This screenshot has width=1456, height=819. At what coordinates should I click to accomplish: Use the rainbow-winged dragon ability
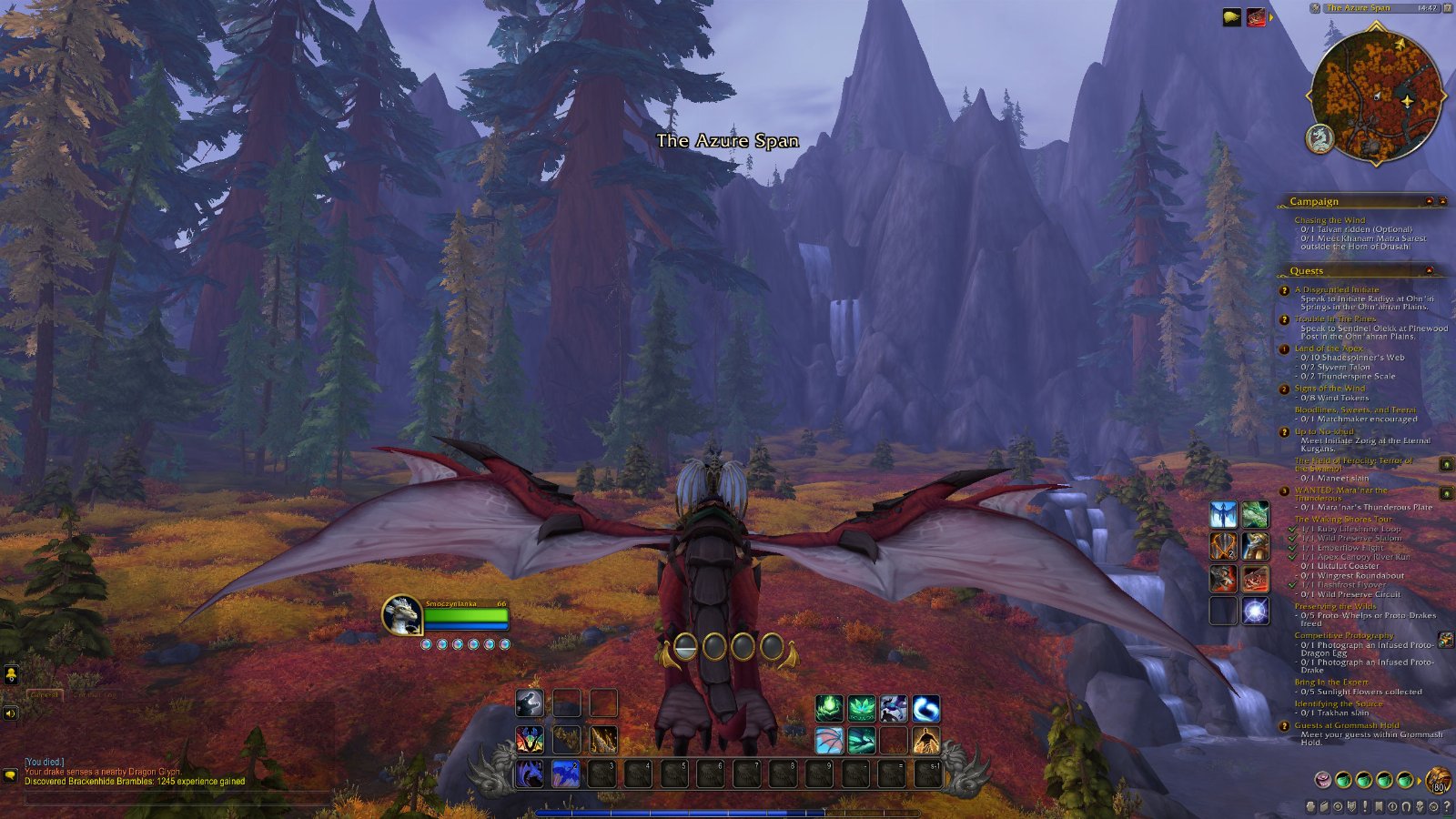[x=530, y=740]
